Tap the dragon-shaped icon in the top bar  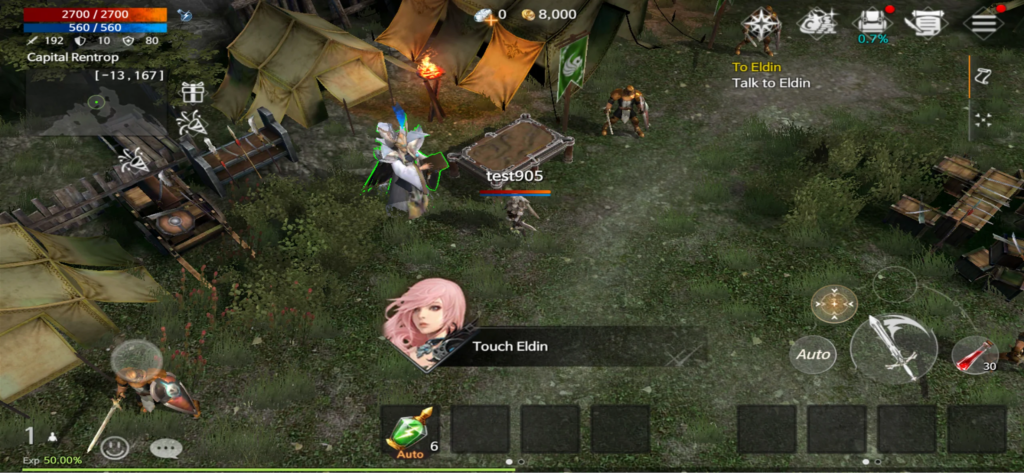pos(817,23)
